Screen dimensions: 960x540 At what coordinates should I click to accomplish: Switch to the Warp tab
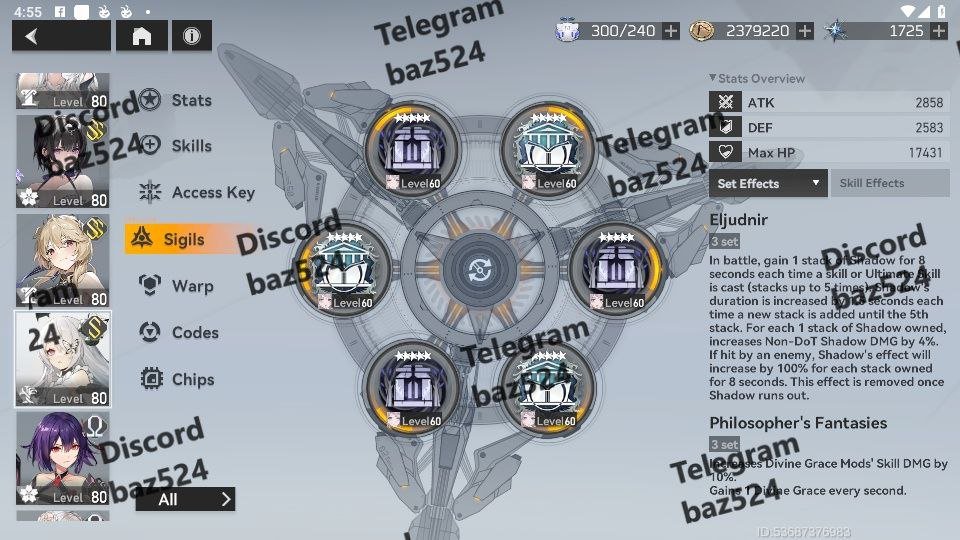click(191, 286)
